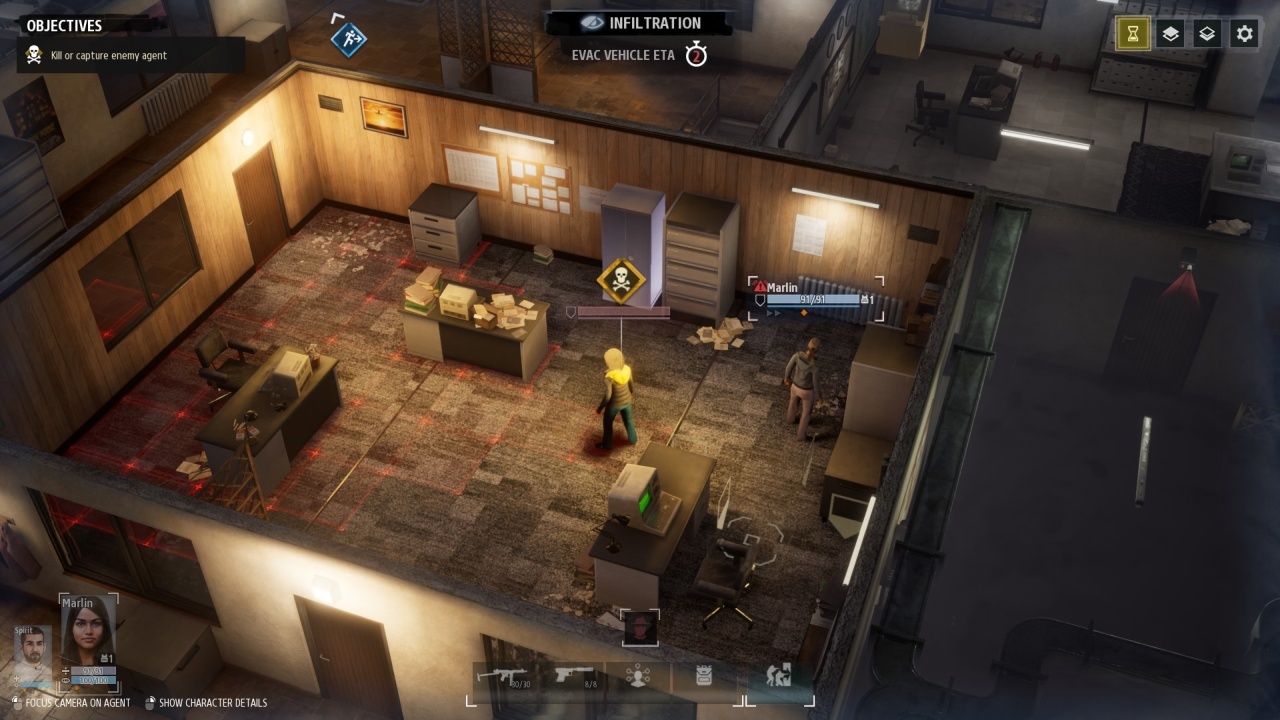Click the skull target marker above enemy

[620, 281]
